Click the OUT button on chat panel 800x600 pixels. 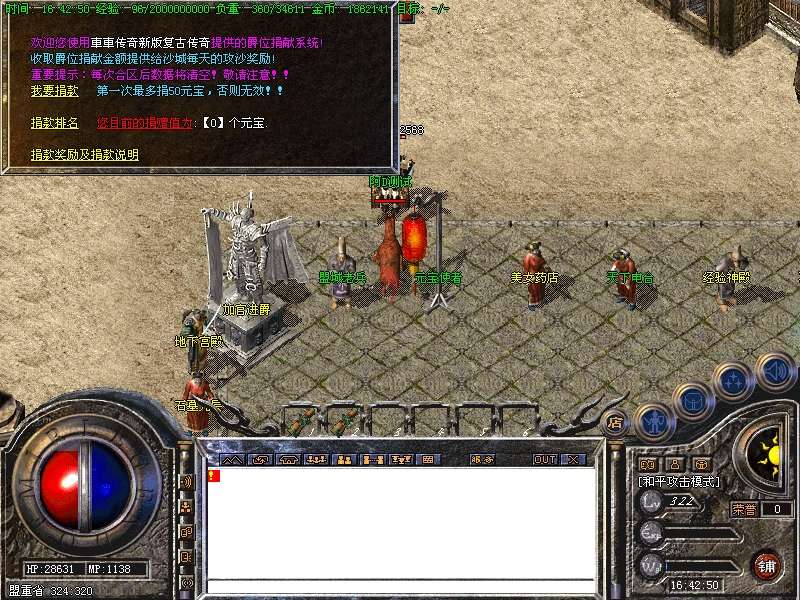pyautogui.click(x=544, y=460)
